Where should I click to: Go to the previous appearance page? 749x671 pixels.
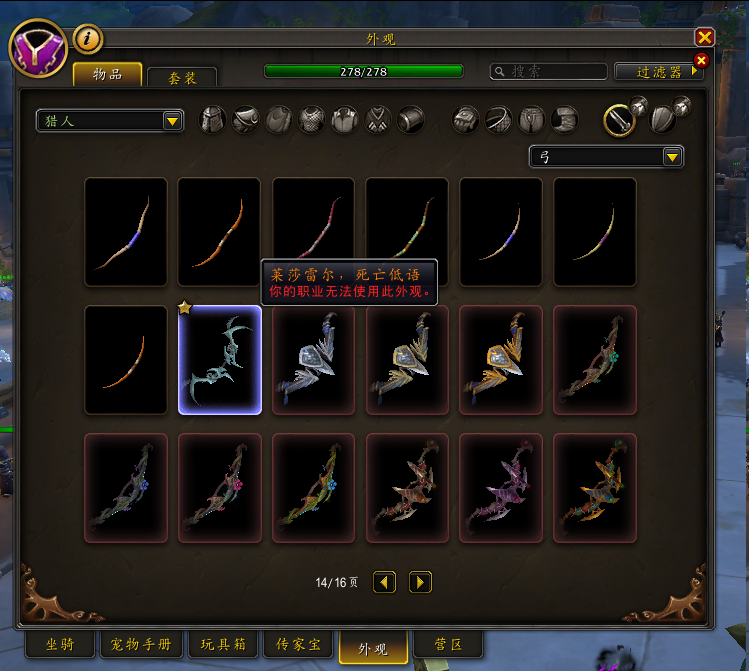click(384, 582)
